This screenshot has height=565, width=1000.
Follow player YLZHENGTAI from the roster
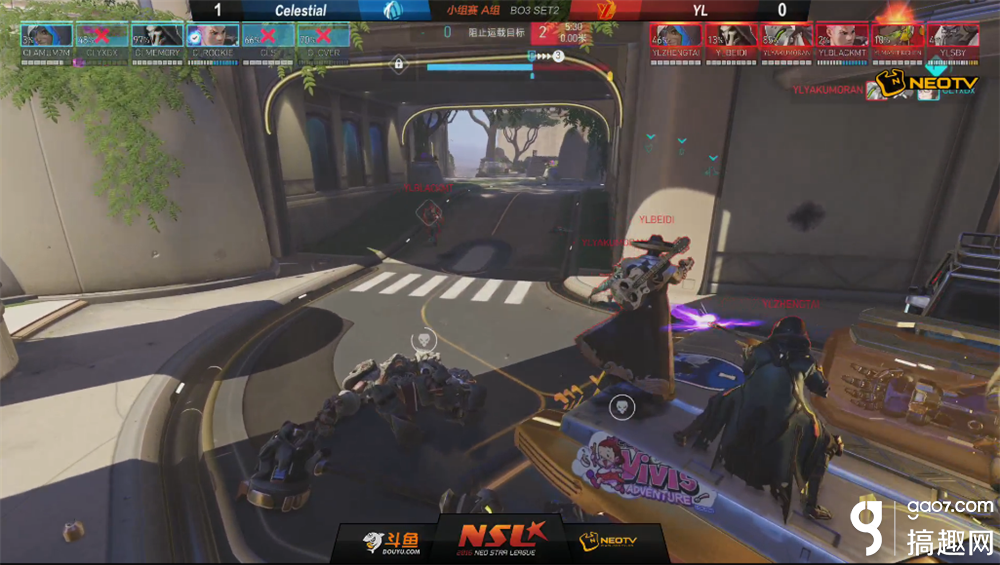675,38
